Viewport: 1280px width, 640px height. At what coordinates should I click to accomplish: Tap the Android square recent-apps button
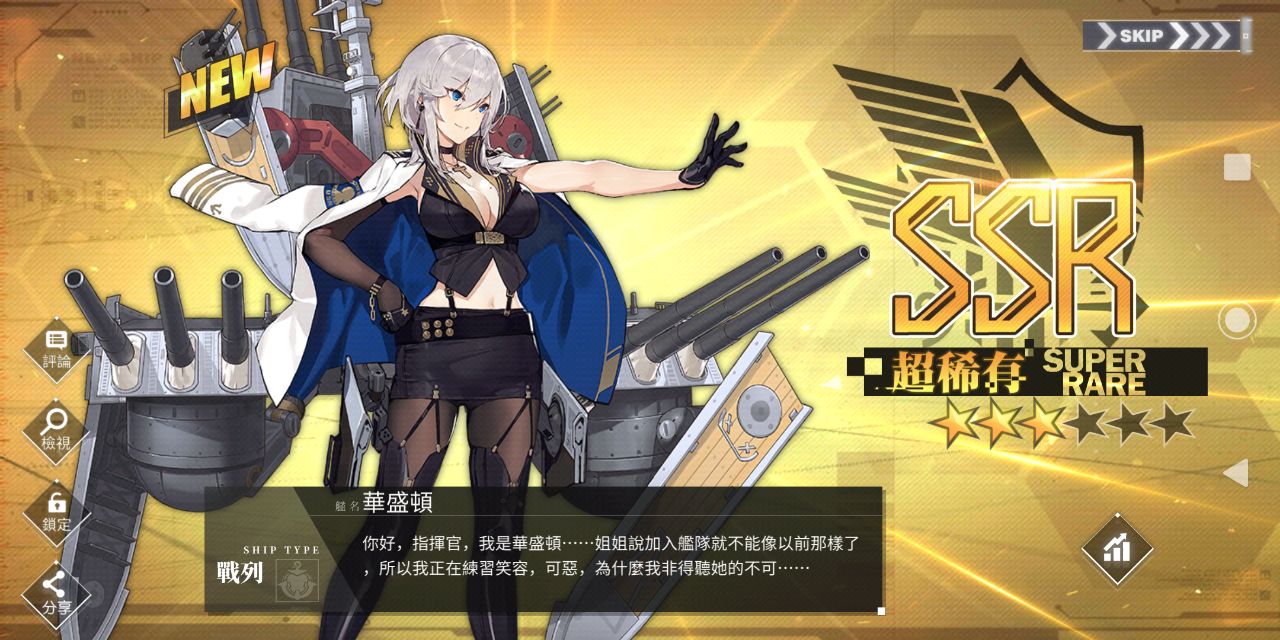click(1237, 167)
